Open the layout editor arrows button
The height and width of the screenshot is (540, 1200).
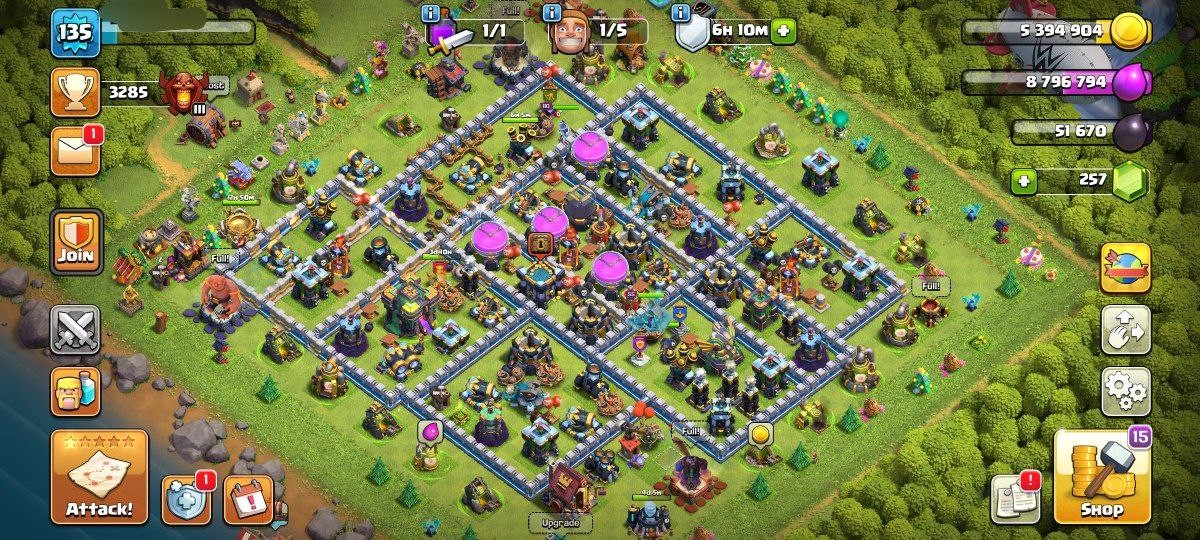point(1125,330)
